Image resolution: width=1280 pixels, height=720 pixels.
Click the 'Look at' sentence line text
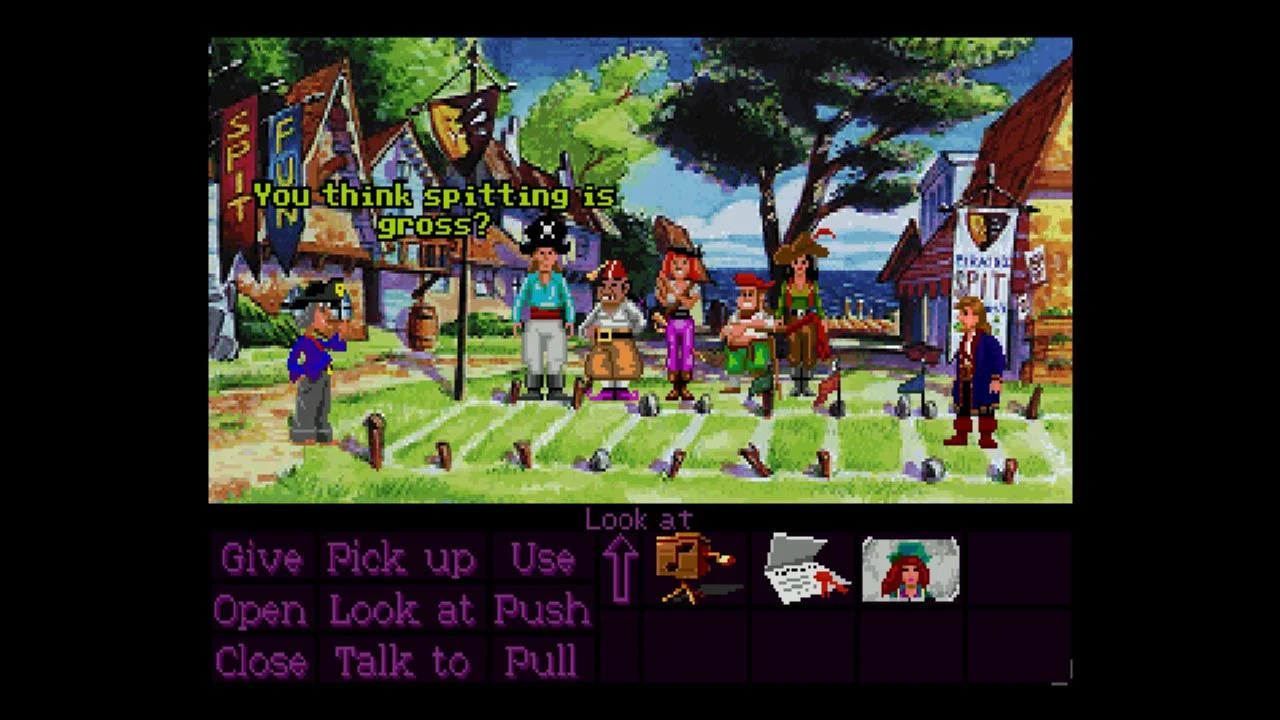pyautogui.click(x=639, y=519)
